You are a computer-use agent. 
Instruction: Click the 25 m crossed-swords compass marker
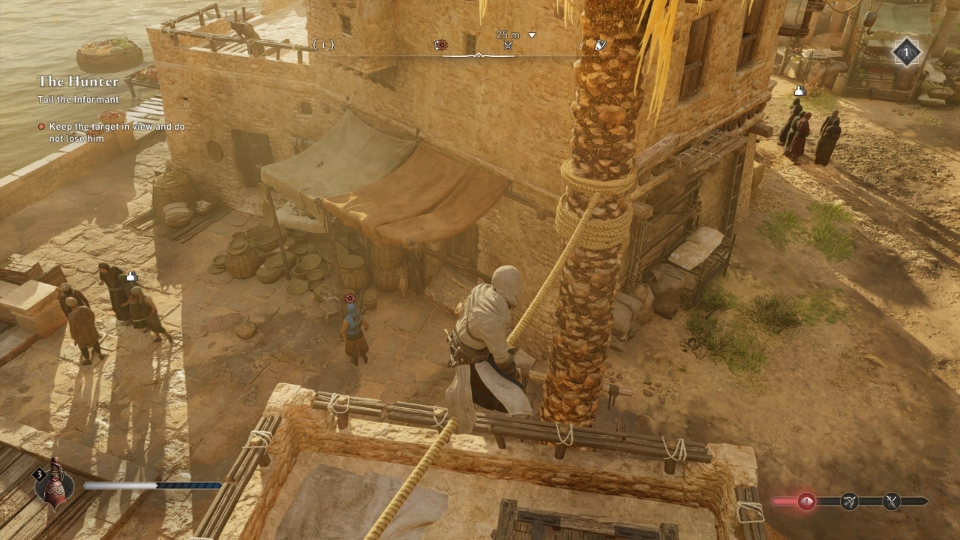tap(508, 45)
